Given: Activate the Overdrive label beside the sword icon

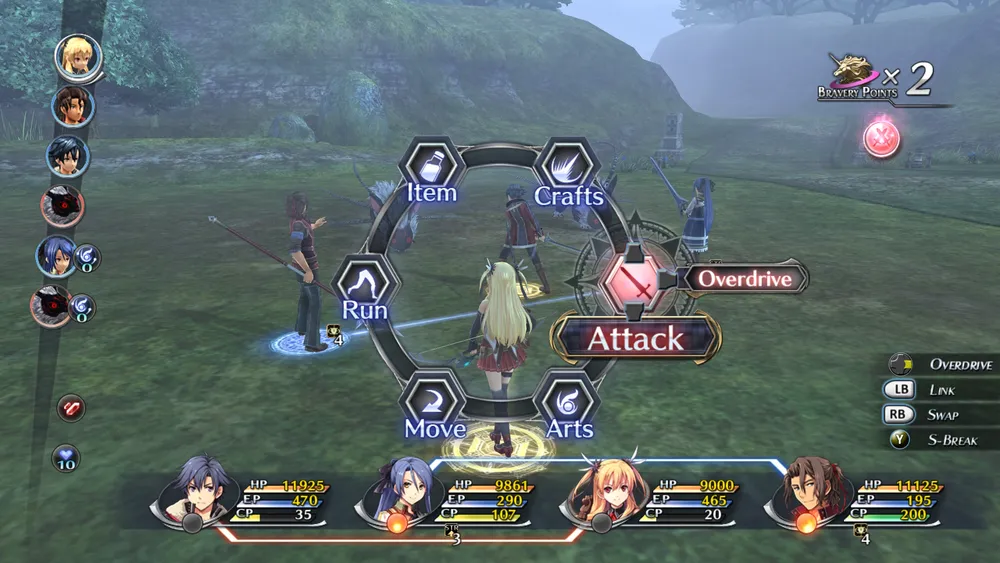Looking at the screenshot, I should pyautogui.click(x=744, y=279).
